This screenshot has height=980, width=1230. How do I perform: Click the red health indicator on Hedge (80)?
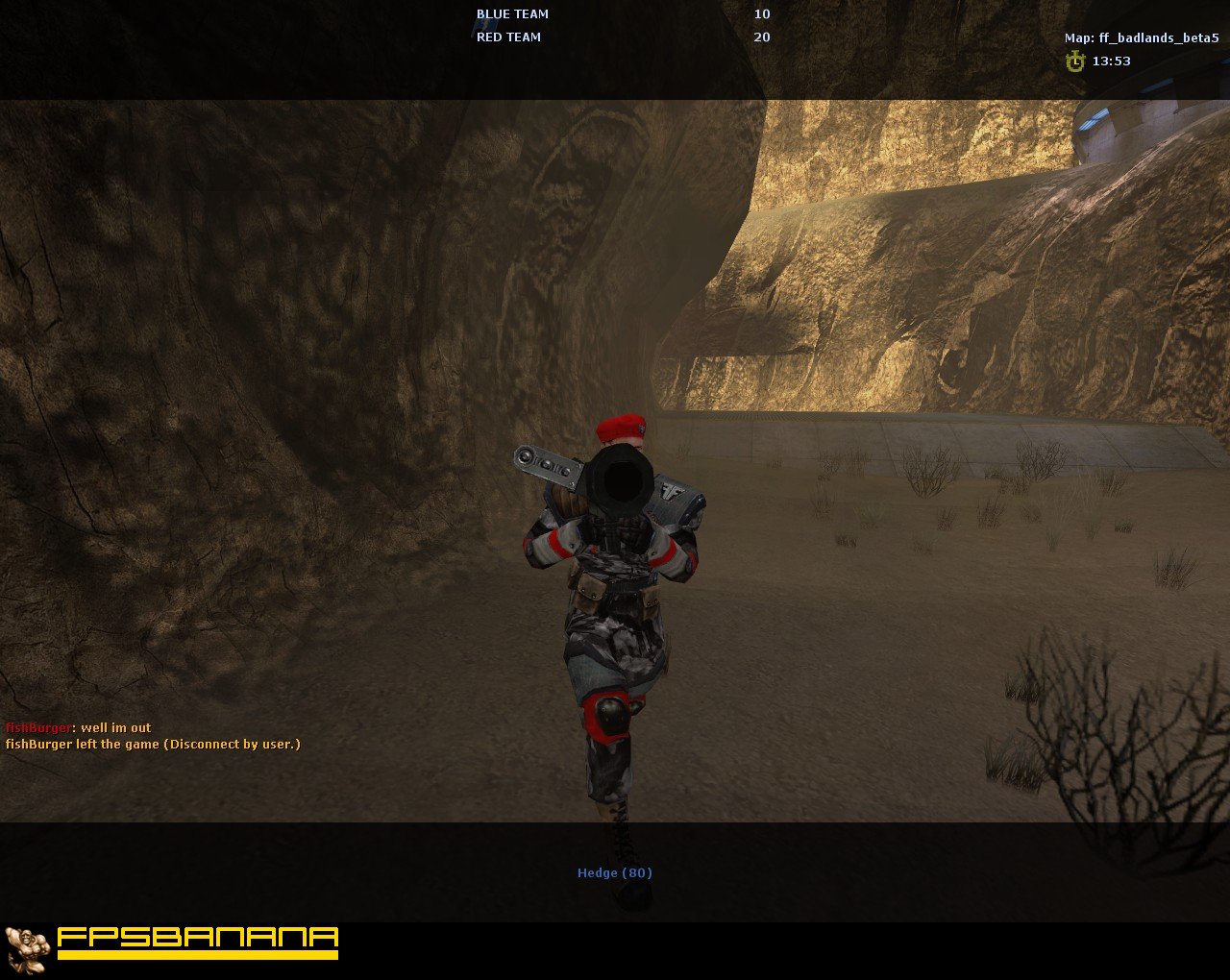click(x=637, y=872)
